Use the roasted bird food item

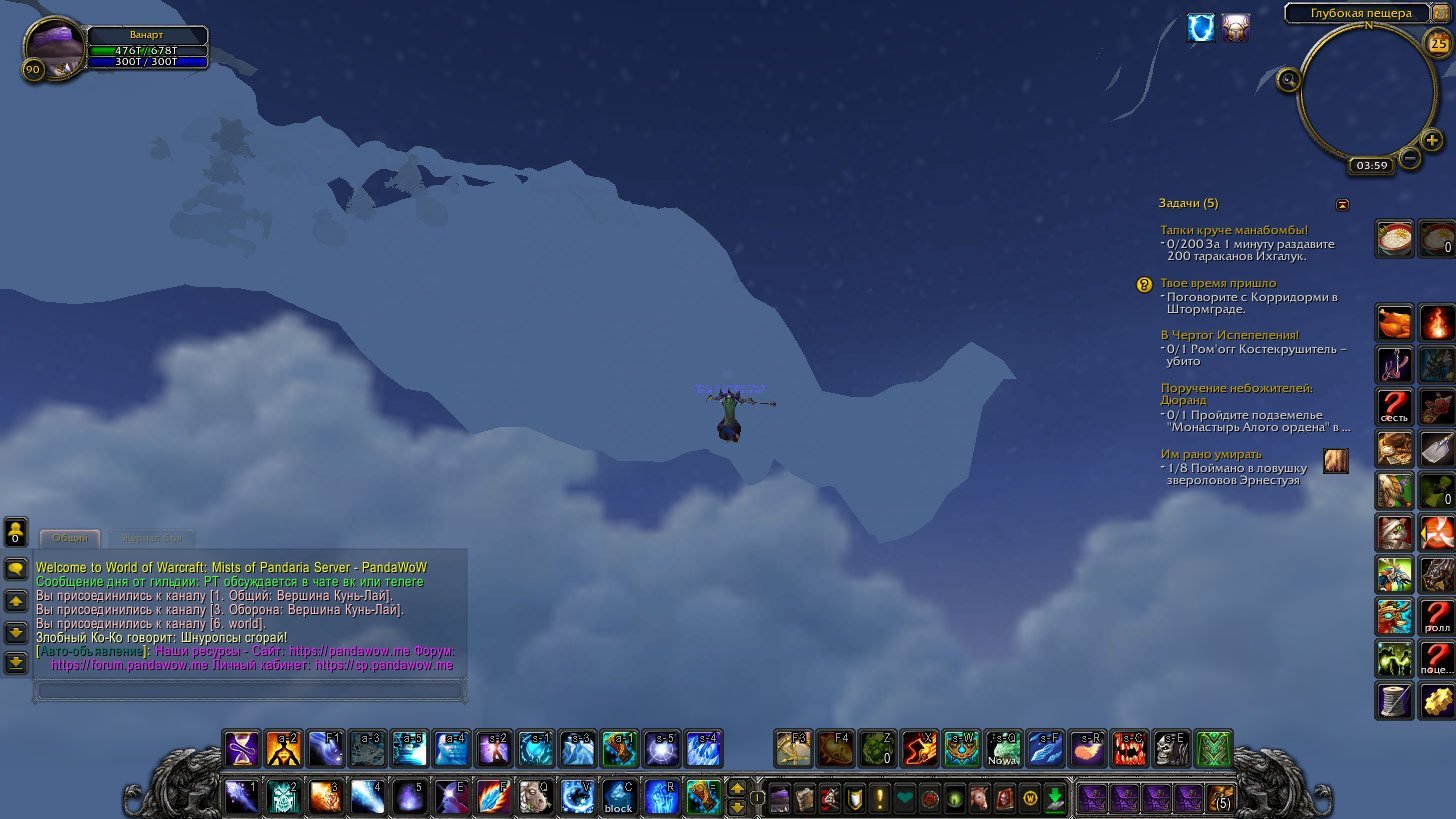1394,323
